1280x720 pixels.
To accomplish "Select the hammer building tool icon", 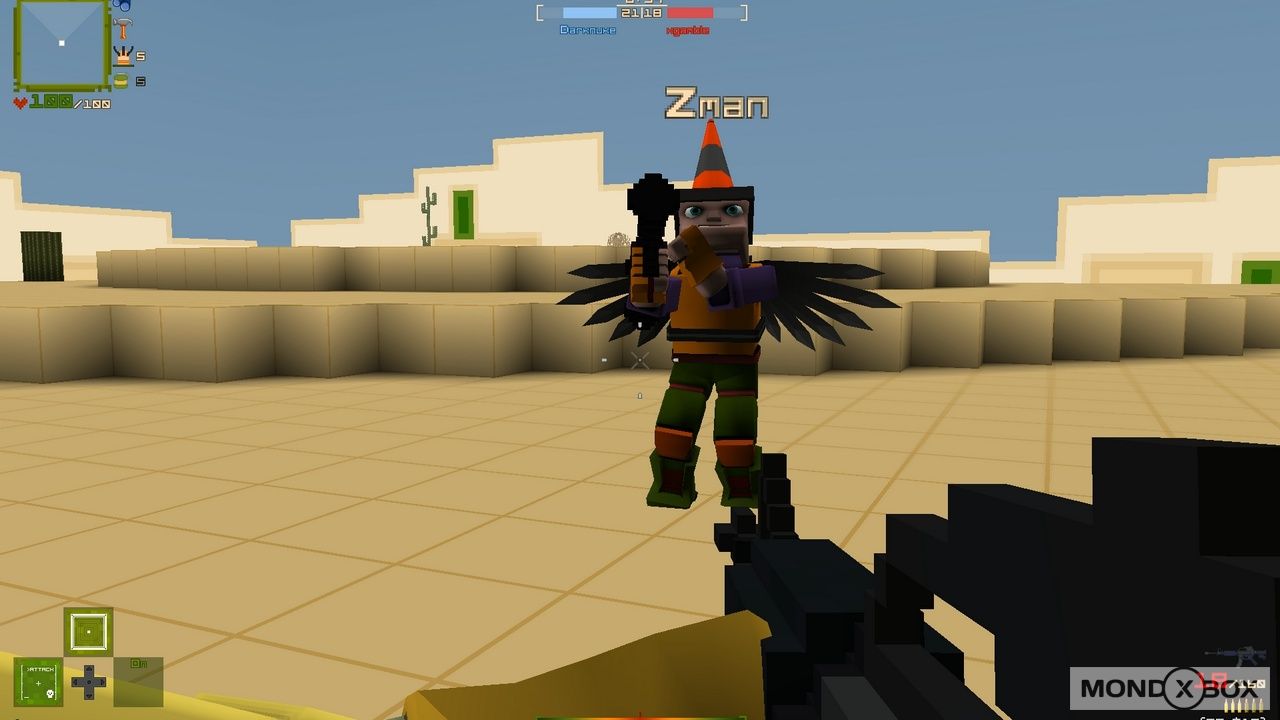I will click(x=123, y=28).
